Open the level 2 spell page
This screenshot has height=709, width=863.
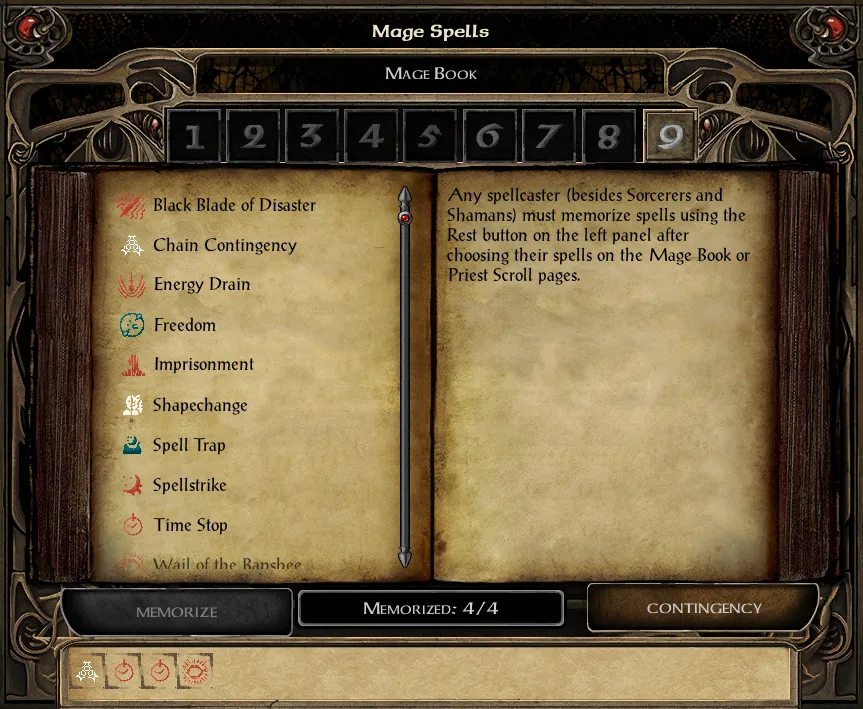pyautogui.click(x=253, y=136)
